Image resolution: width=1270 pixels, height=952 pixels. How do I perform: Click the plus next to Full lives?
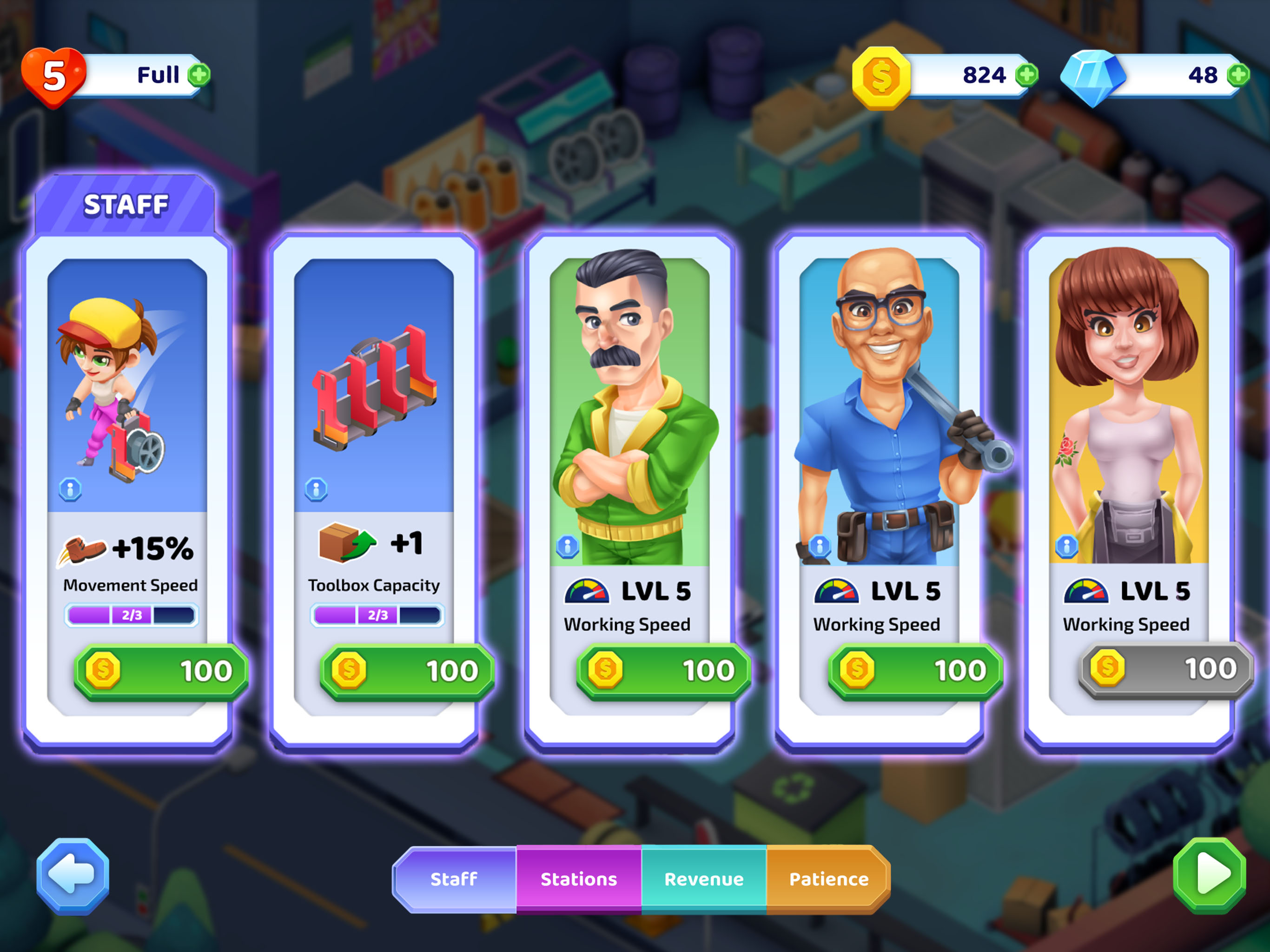click(x=198, y=75)
